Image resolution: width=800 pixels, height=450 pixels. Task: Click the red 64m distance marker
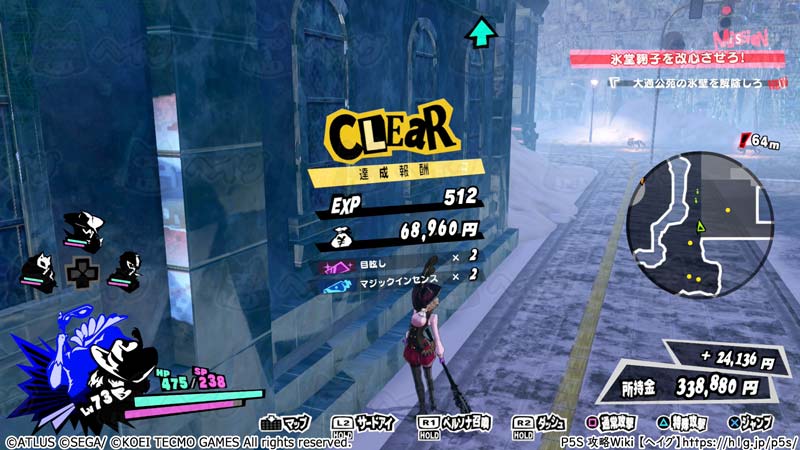[759, 141]
